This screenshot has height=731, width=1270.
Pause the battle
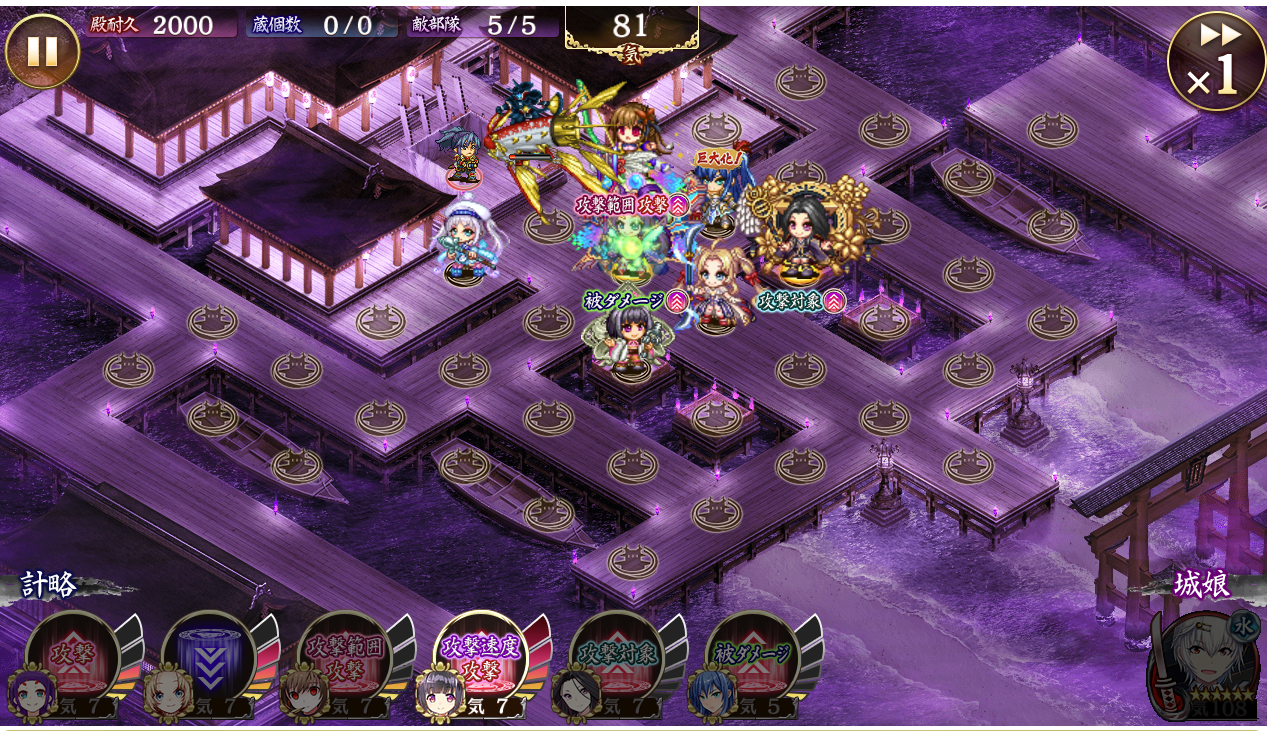pyautogui.click(x=42, y=51)
